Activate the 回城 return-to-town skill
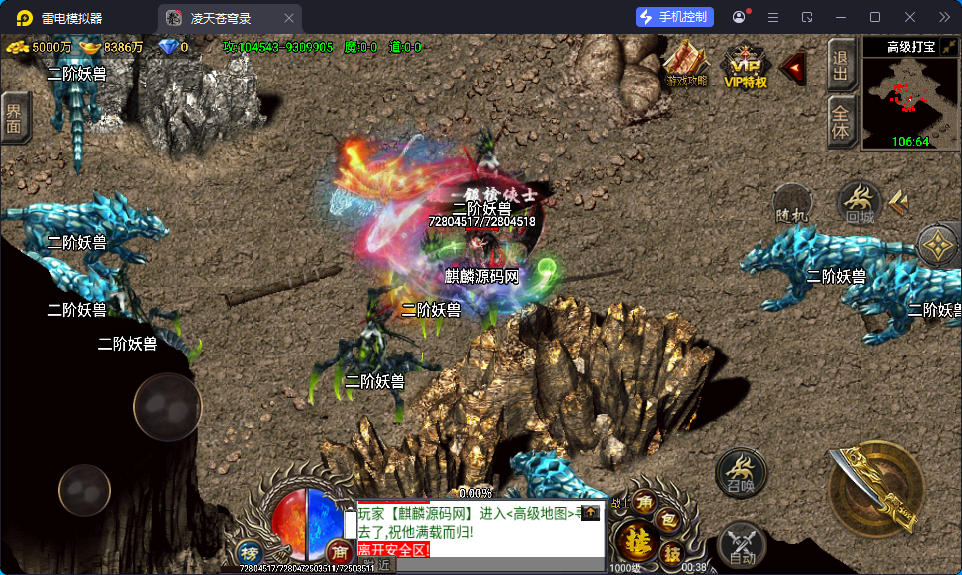Viewport: 962px width, 575px height. [859, 203]
